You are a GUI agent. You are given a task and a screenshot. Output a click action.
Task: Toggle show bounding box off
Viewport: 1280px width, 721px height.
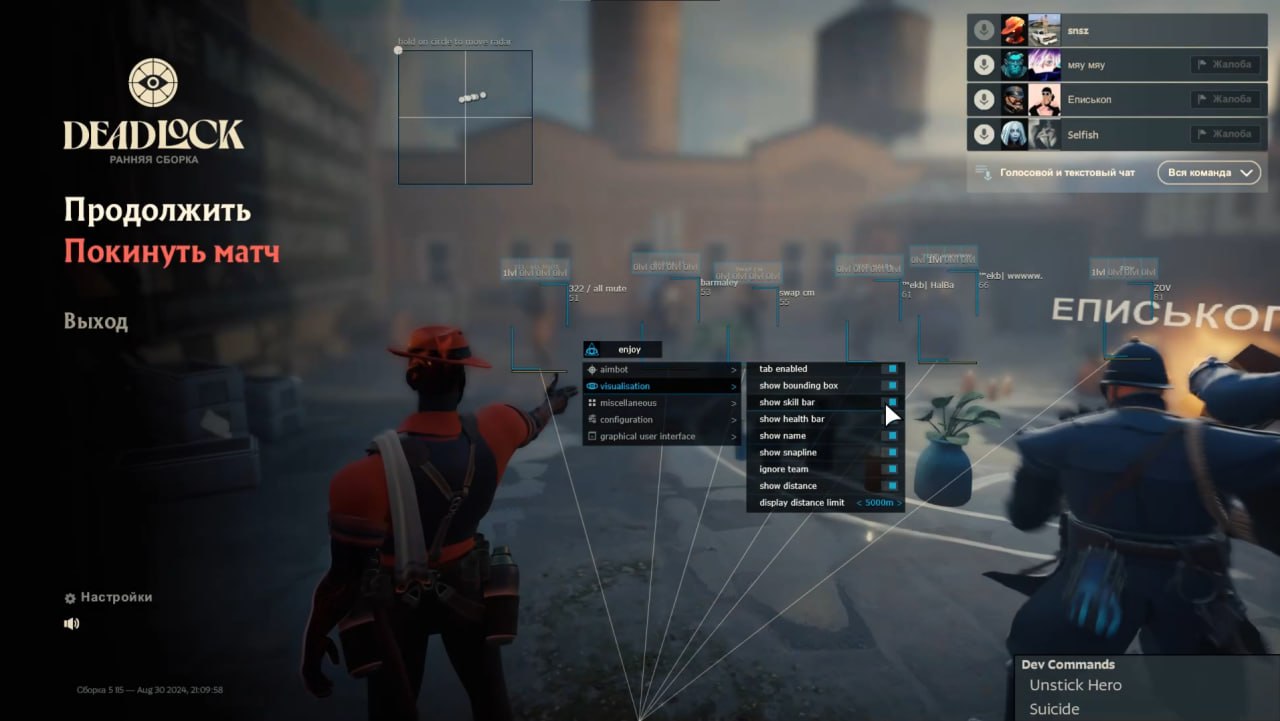point(890,385)
